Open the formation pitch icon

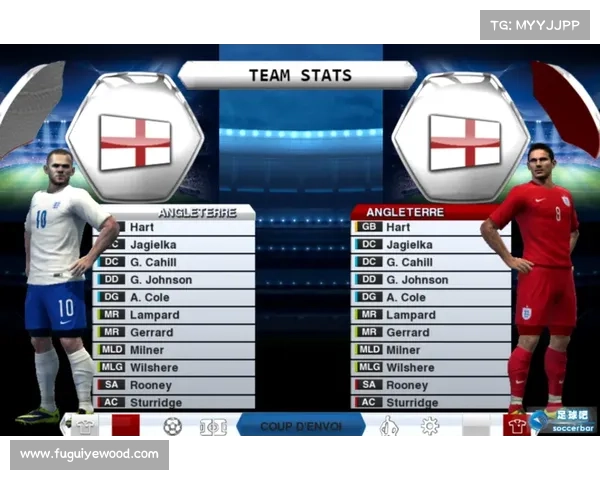point(212,426)
